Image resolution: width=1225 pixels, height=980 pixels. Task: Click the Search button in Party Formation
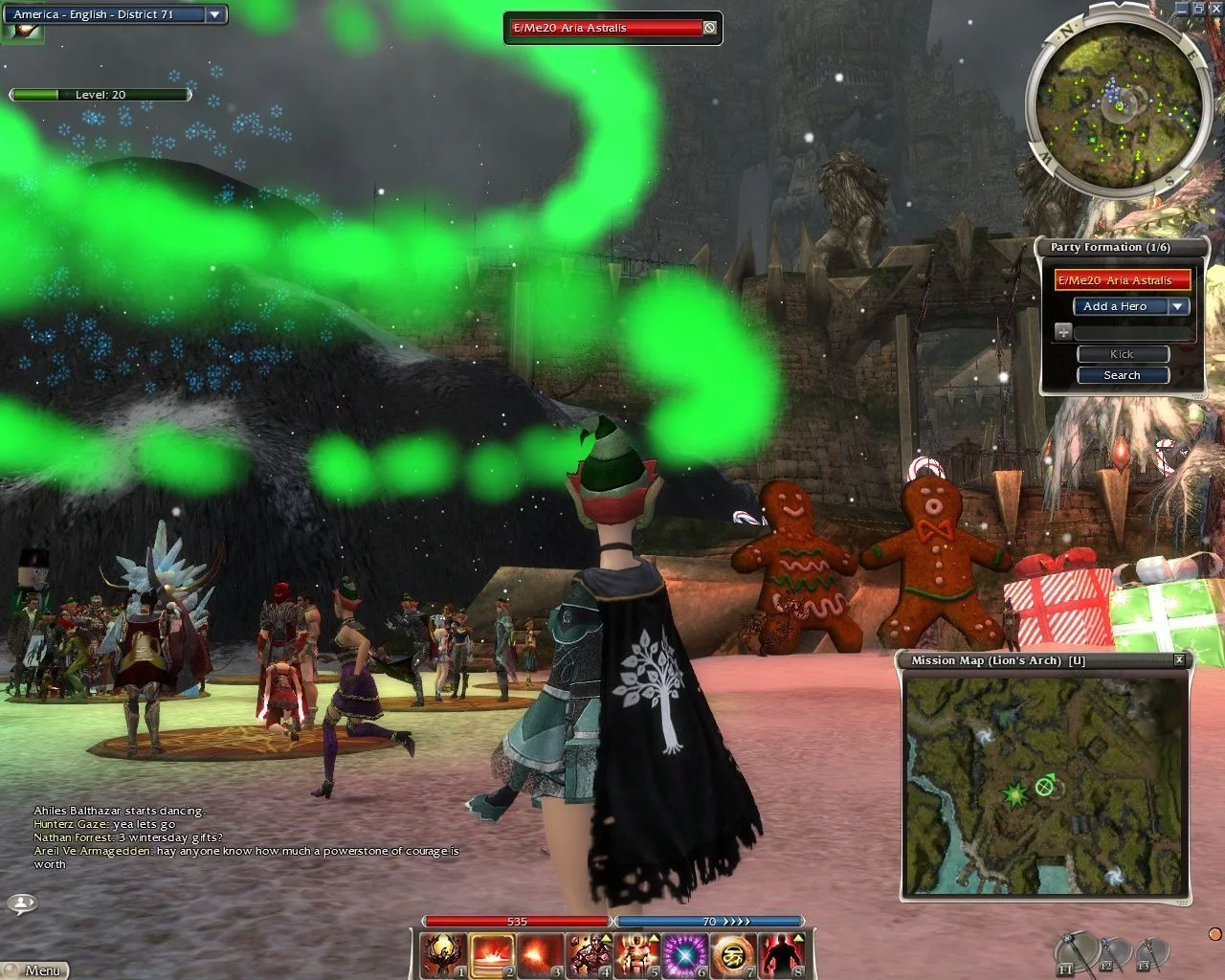click(1122, 375)
